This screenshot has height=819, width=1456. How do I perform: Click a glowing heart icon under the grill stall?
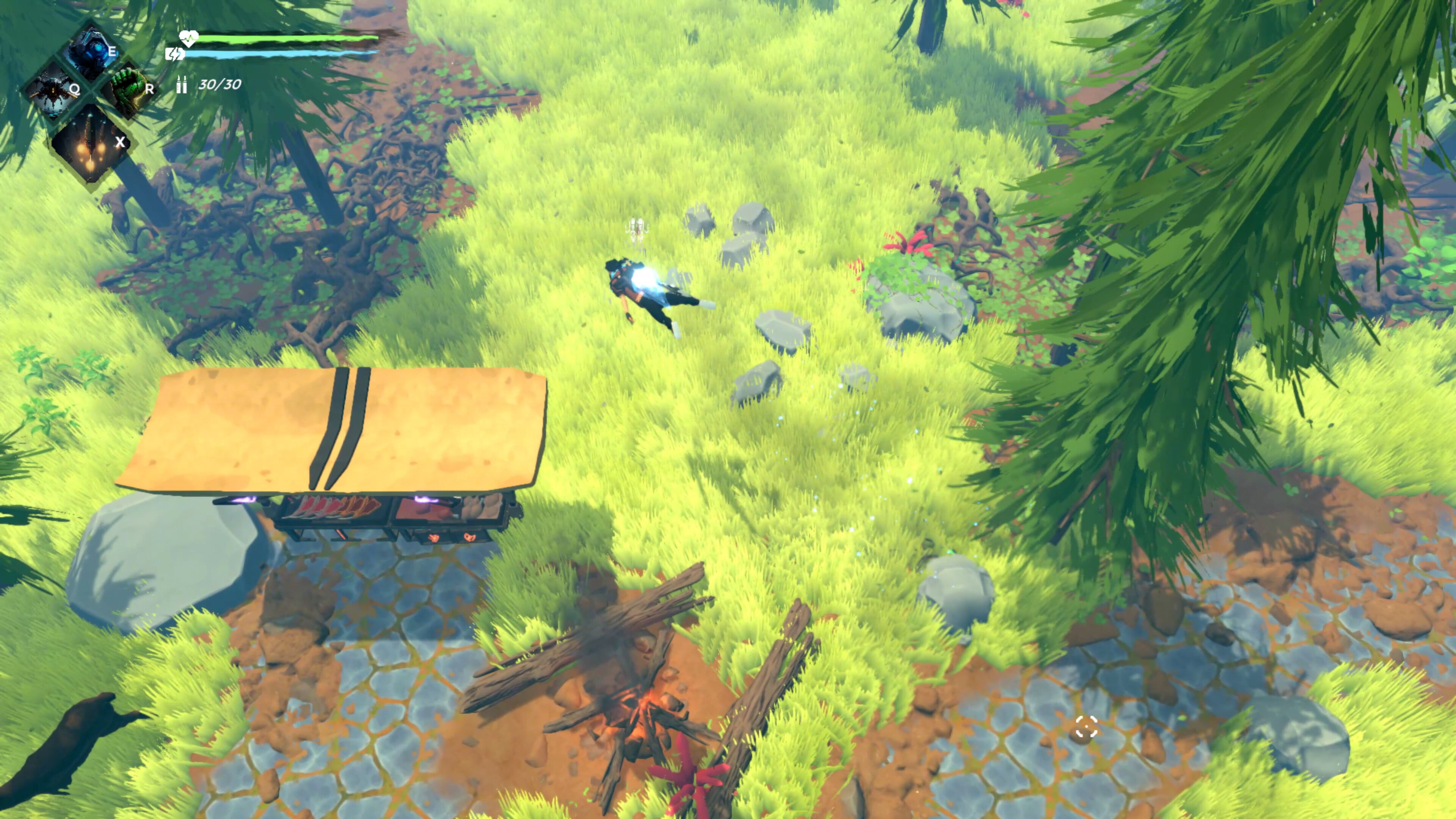coord(433,539)
